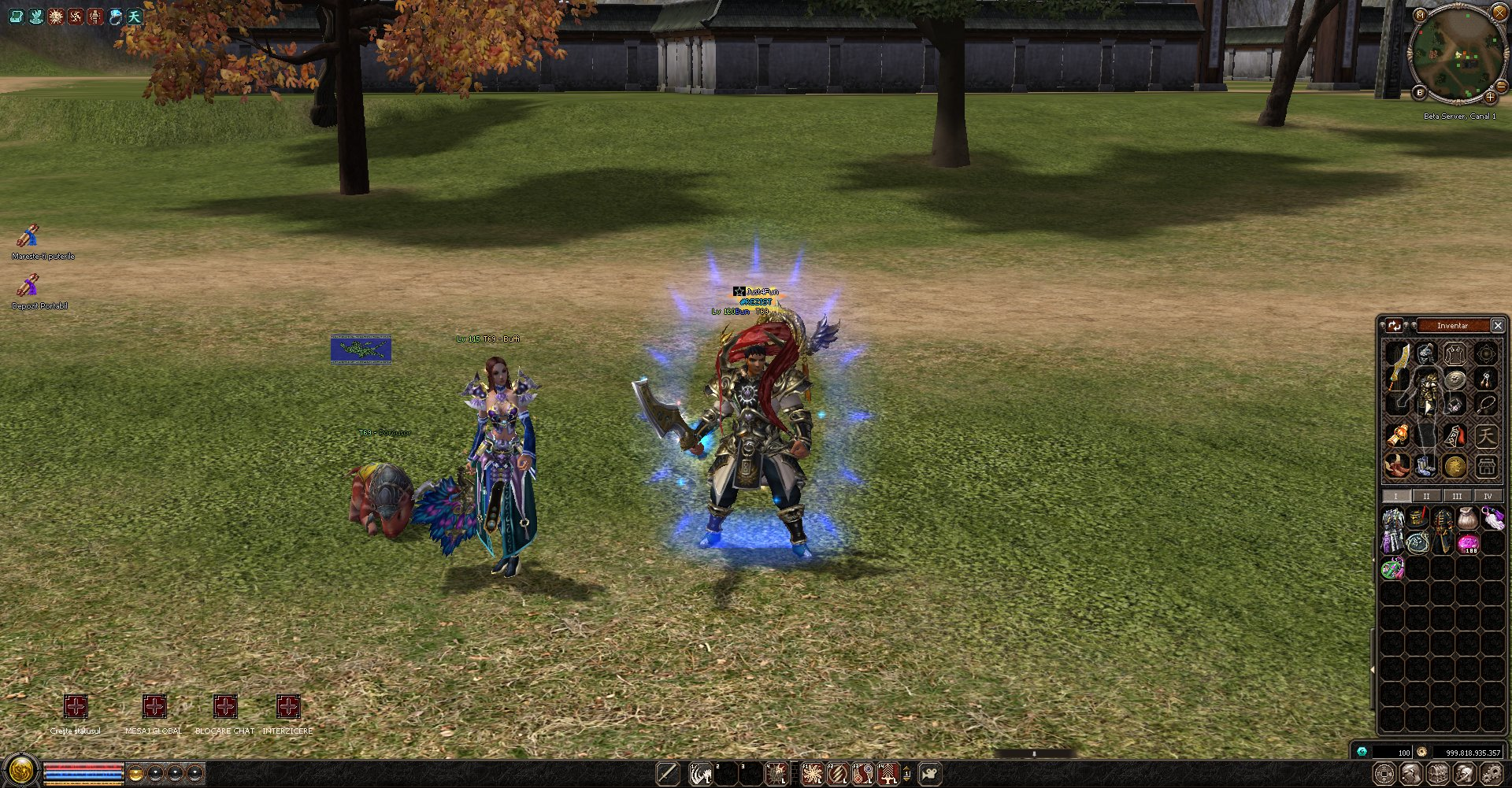Click the equipped earrings slot
Image resolution: width=1512 pixels, height=788 pixels.
point(1486,379)
